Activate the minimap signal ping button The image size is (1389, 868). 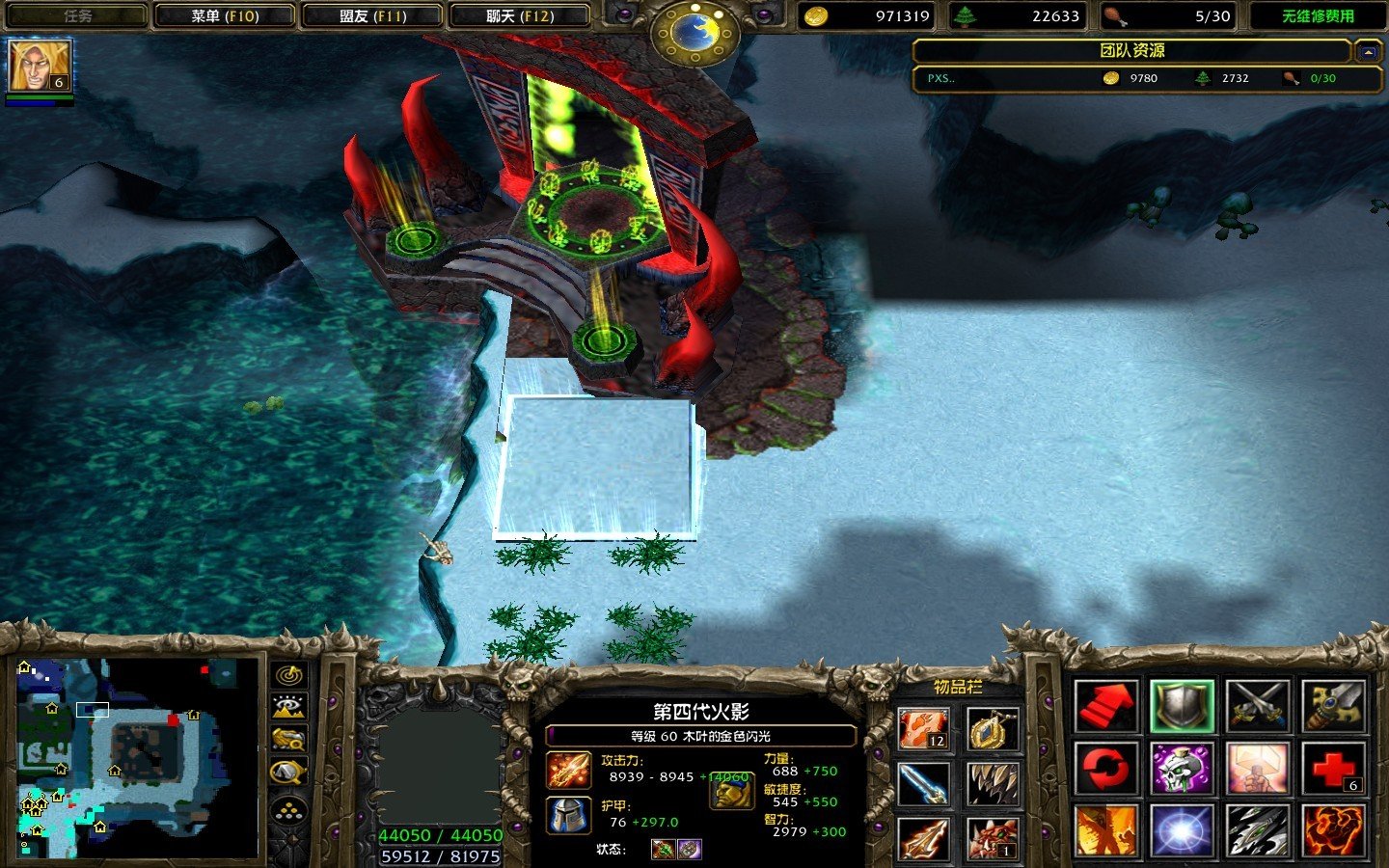(289, 675)
